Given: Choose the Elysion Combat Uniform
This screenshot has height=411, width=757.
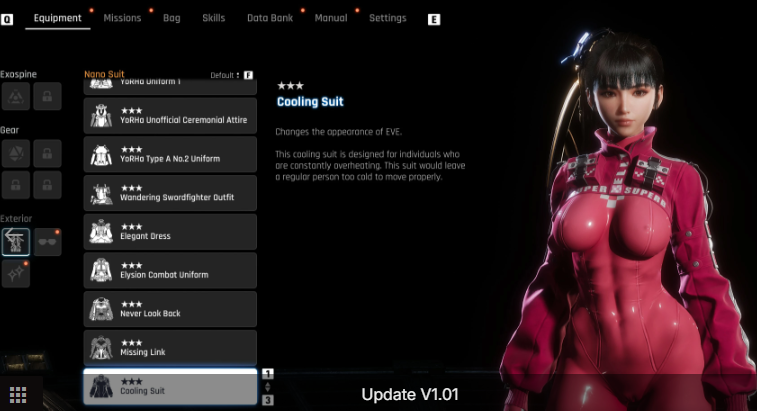Looking at the screenshot, I should coord(170,271).
